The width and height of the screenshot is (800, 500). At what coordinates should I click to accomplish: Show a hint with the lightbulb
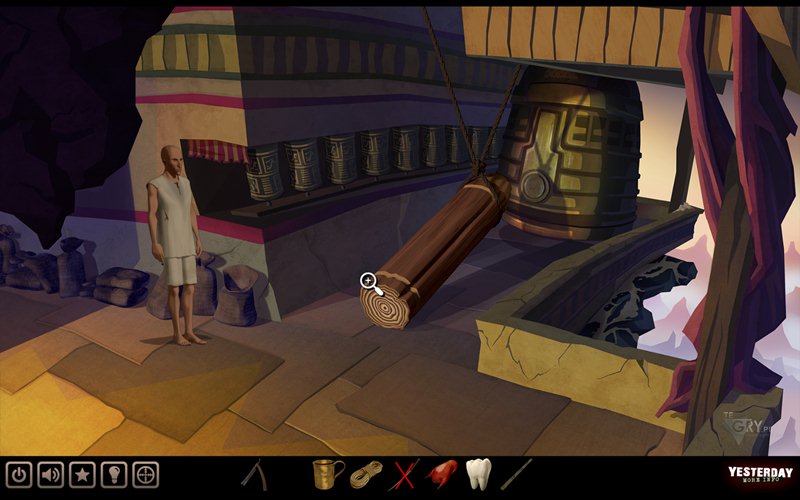tap(115, 473)
